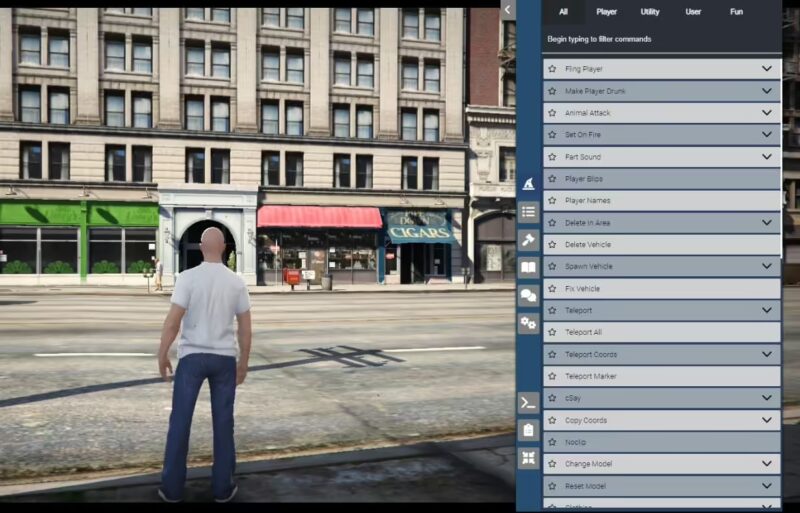Expand the Animal Attack dropdown arrow
This screenshot has height=513, width=800.
(x=767, y=113)
